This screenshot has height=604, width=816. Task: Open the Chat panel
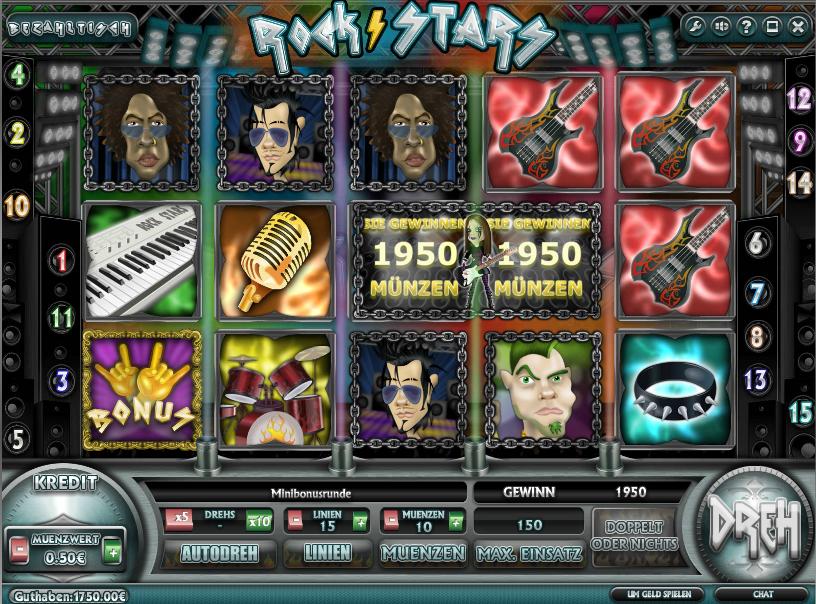coord(762,595)
